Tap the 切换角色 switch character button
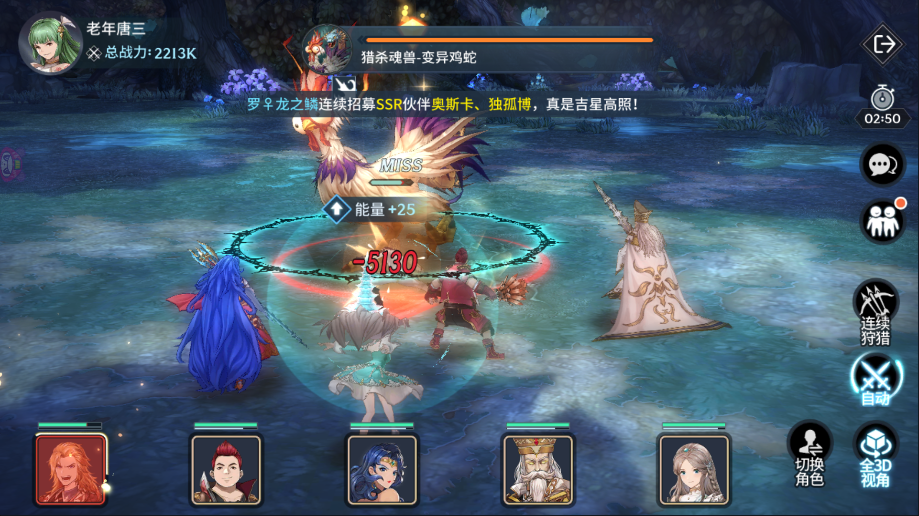This screenshot has height=516, width=919. pos(809,452)
